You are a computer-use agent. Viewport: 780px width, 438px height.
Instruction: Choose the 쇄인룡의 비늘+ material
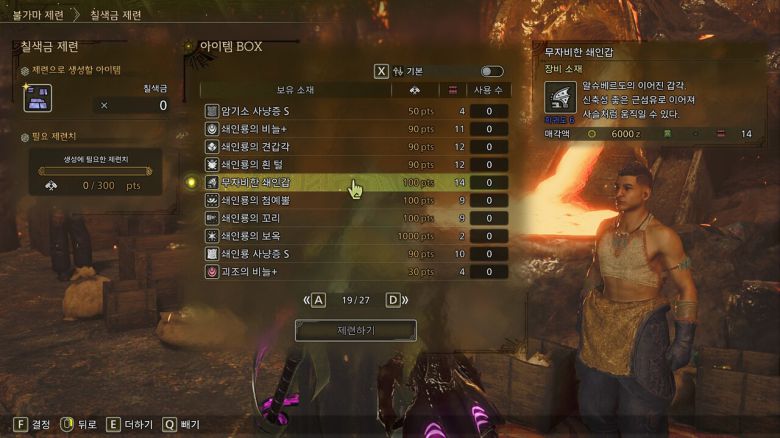[x=300, y=129]
